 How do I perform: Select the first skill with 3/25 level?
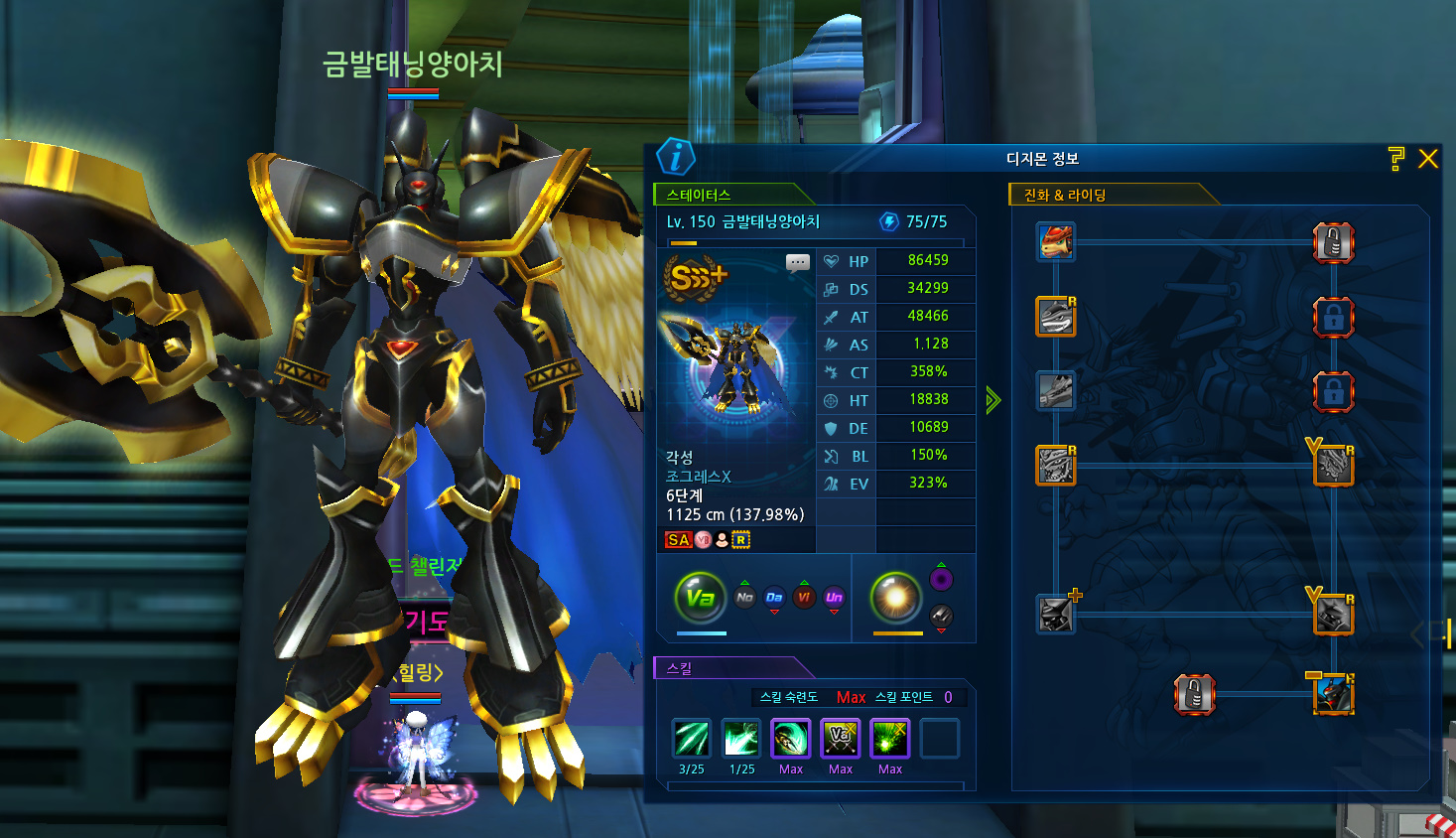(692, 739)
